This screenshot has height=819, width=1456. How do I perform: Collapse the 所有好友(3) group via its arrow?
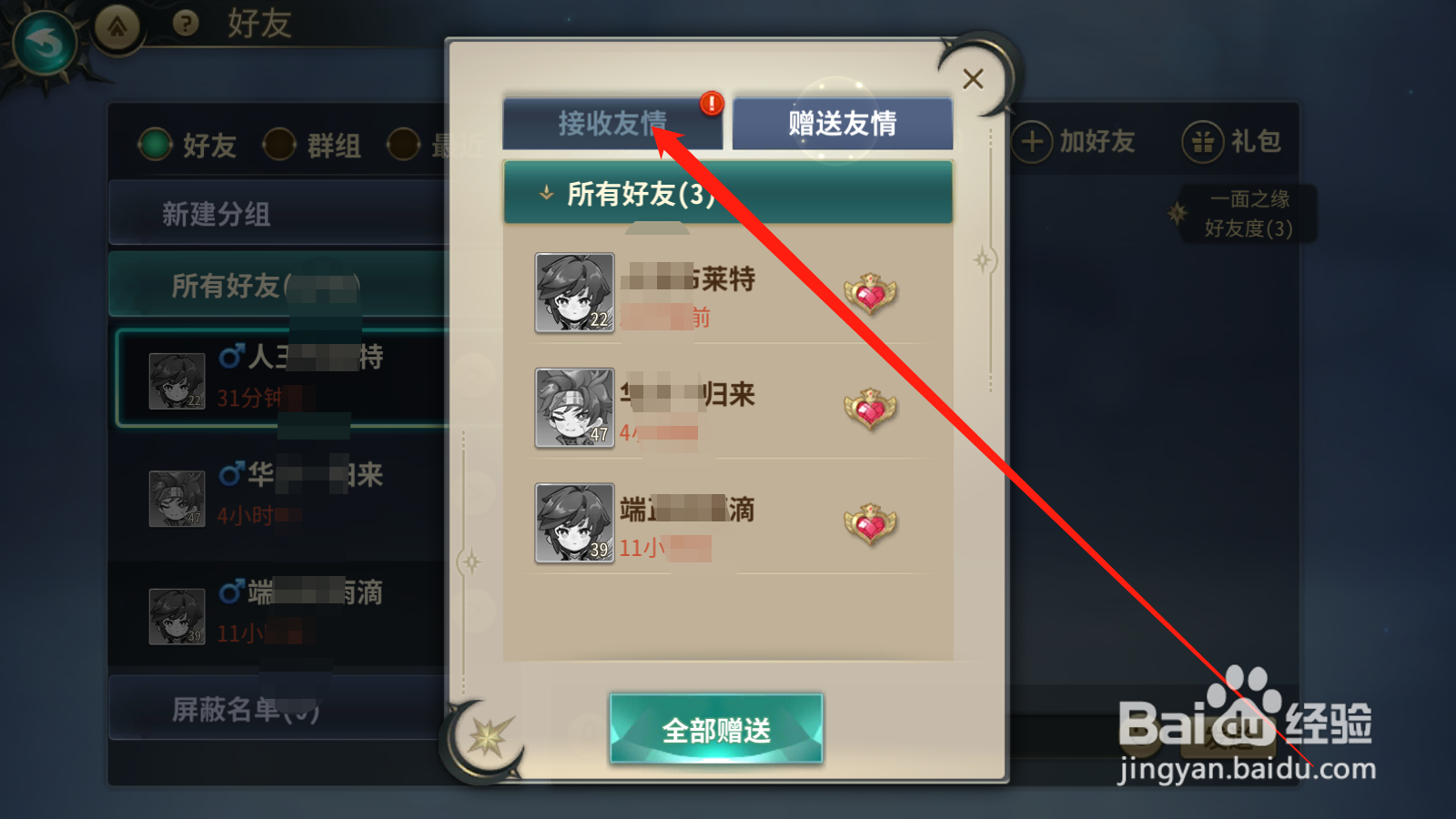pyautogui.click(x=546, y=192)
